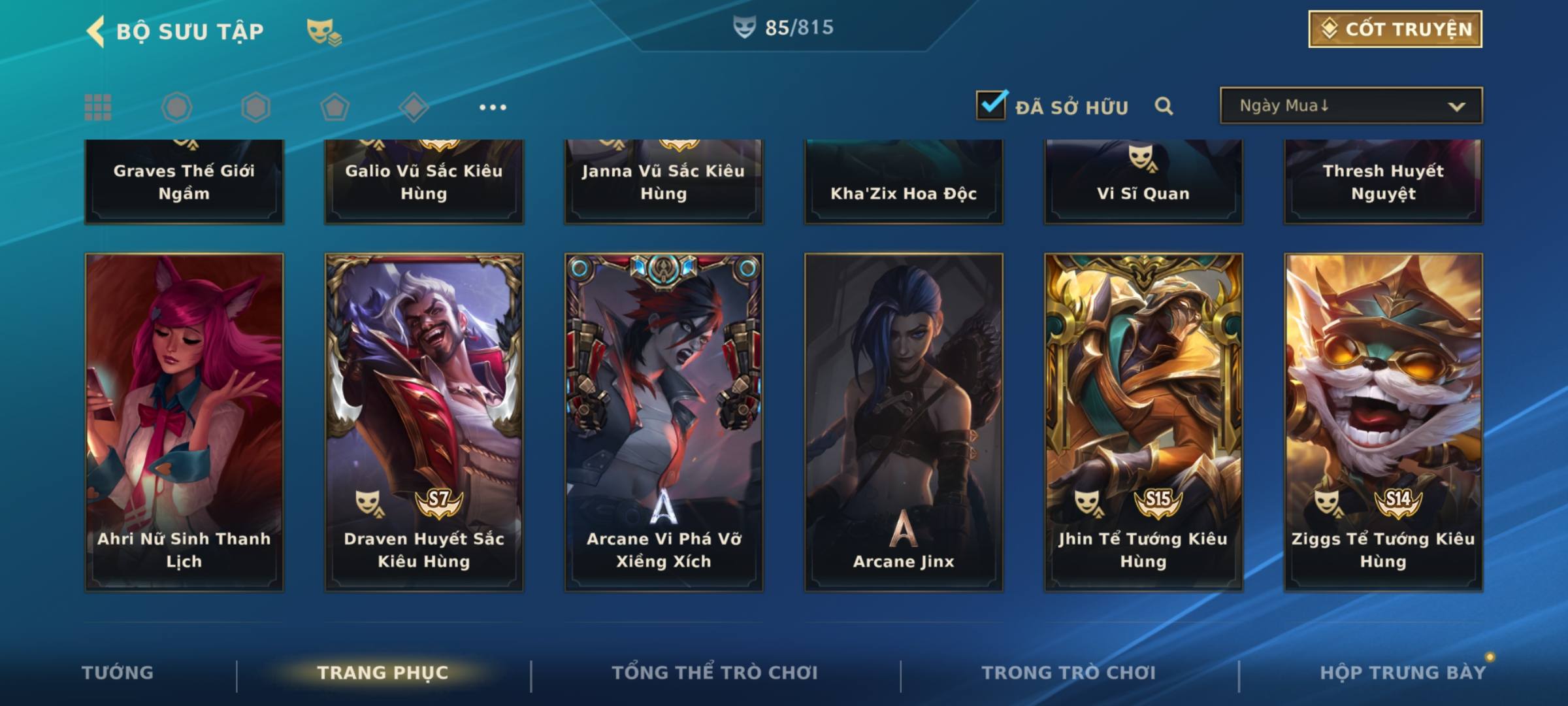
Task: Click the search magnifier icon
Action: point(1164,106)
